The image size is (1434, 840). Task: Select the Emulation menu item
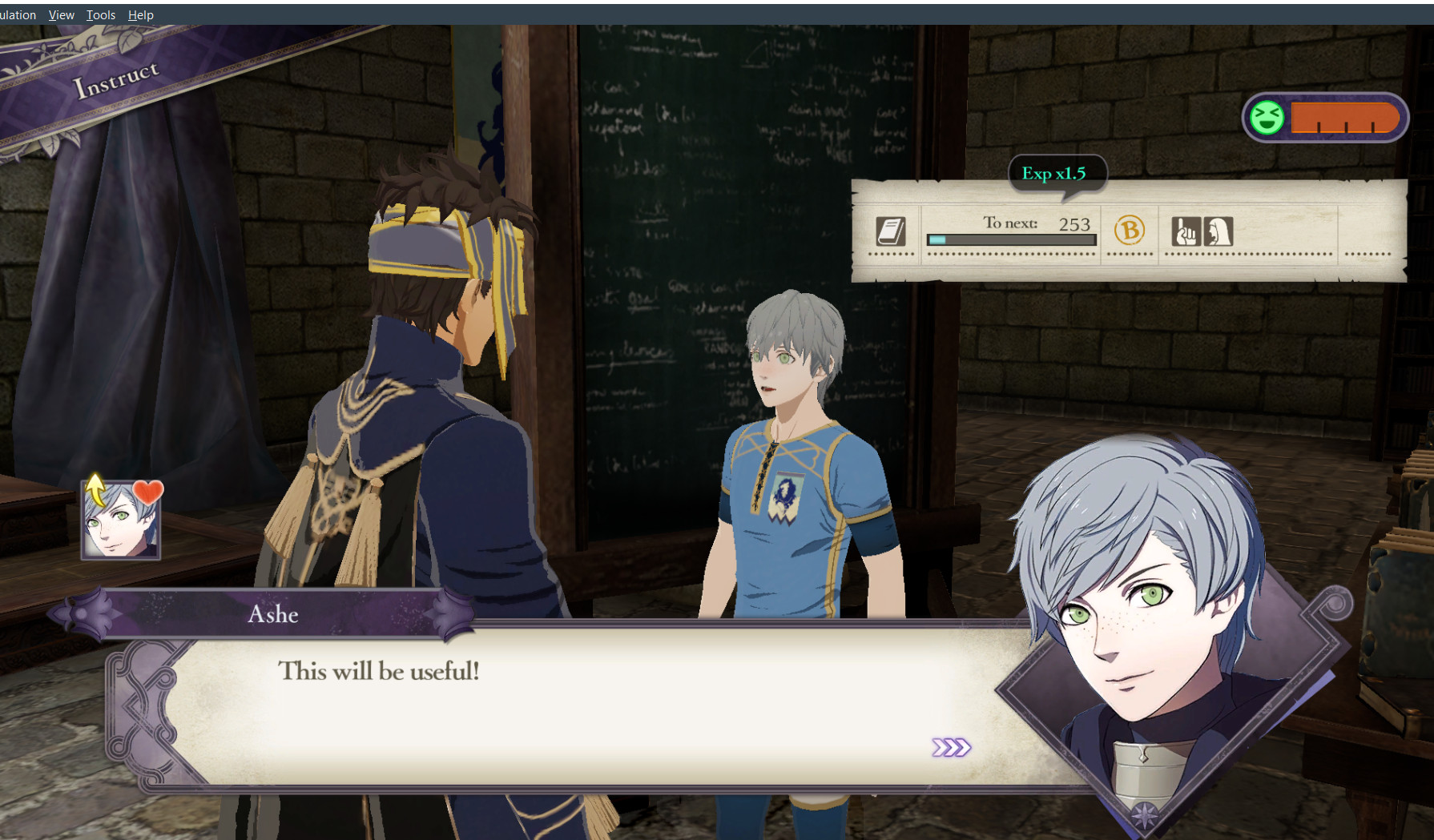click(16, 14)
